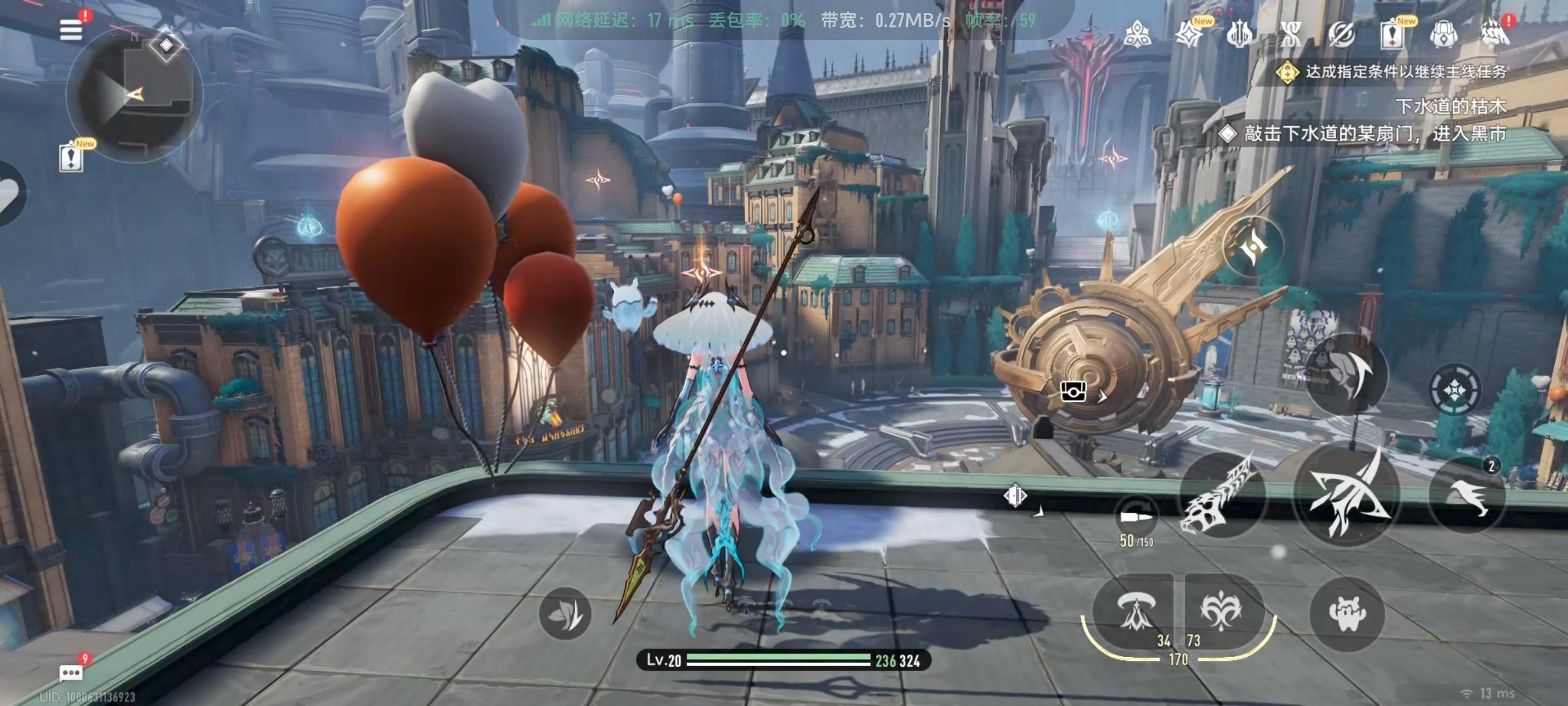Open the beast-head icon with red alert
This screenshot has width=1568, height=706.
click(x=1494, y=34)
